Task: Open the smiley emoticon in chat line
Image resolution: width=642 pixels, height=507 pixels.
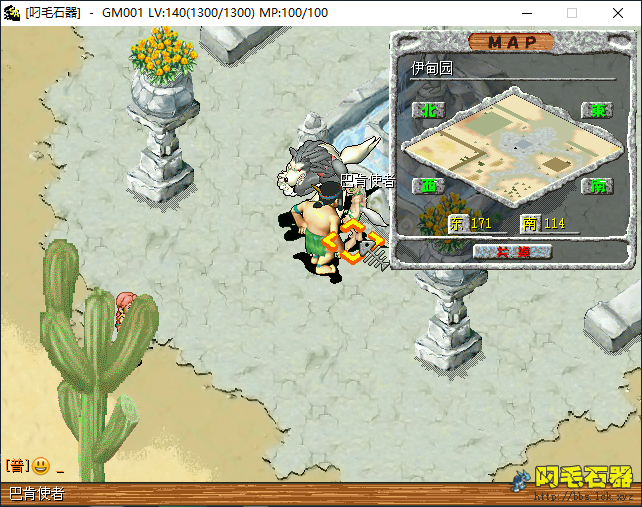Action: click(x=40, y=466)
